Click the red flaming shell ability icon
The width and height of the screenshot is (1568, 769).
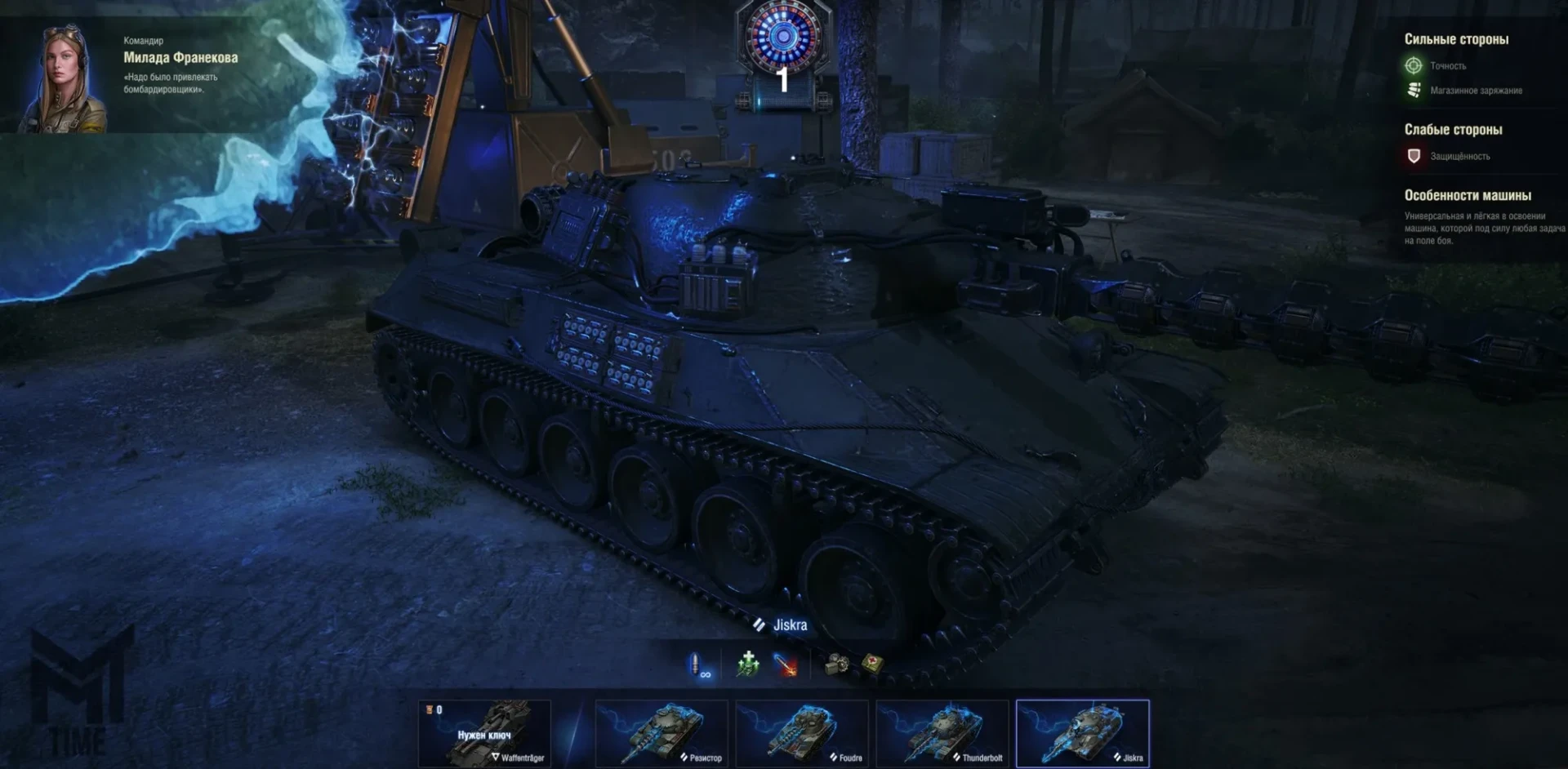(x=786, y=665)
